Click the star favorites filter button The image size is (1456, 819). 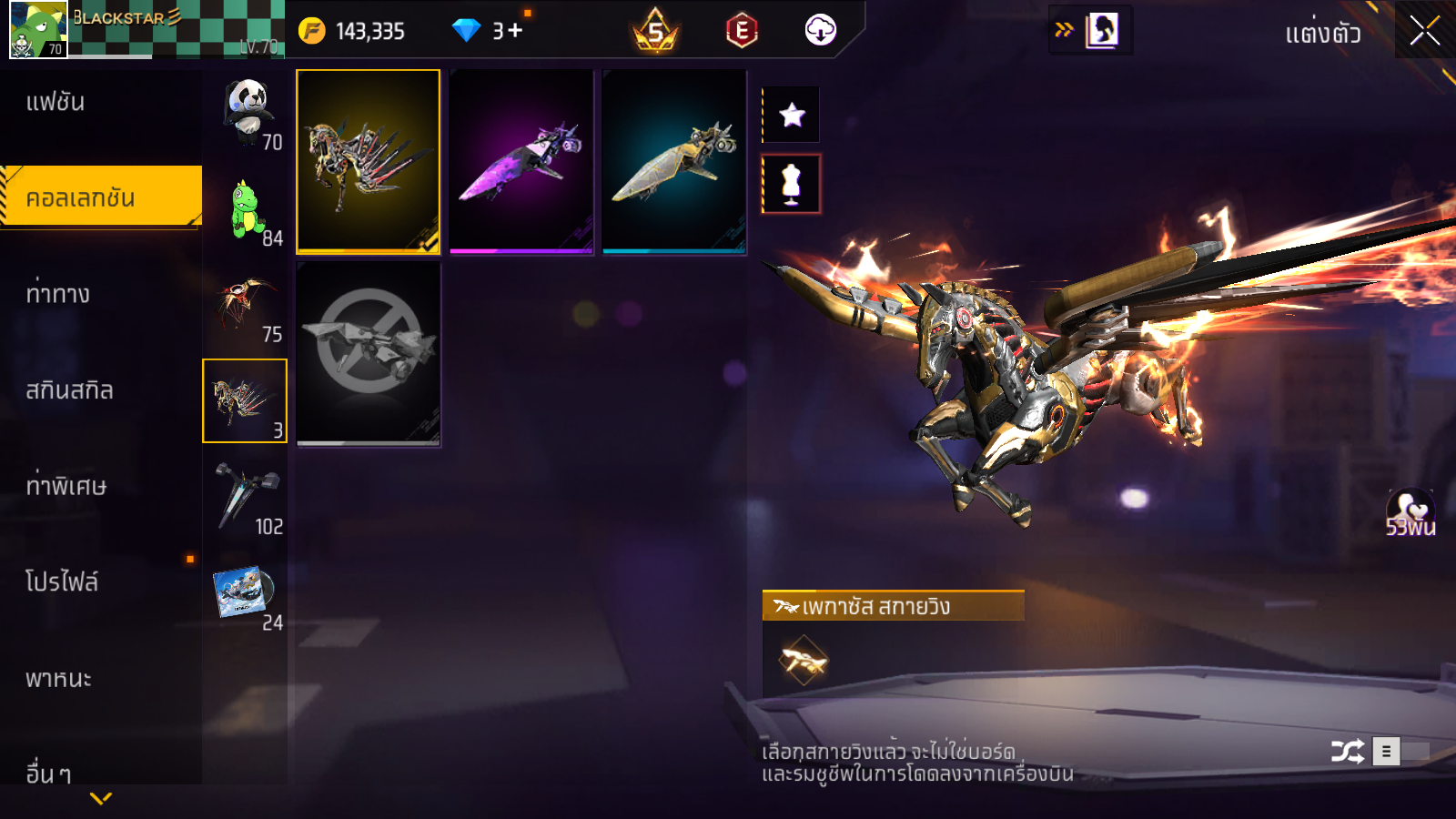click(x=792, y=115)
